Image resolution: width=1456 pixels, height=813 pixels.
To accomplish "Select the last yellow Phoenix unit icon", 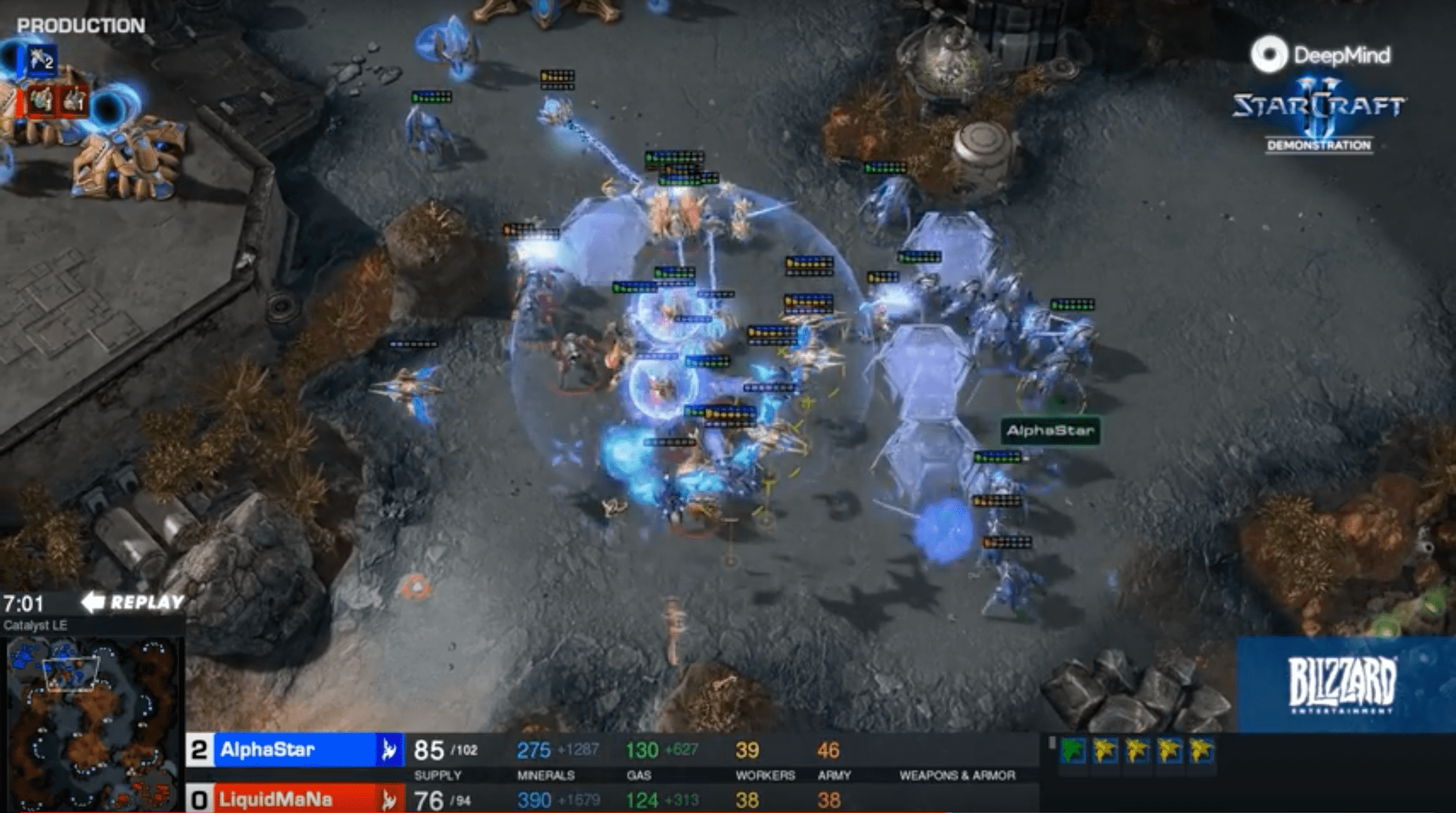I will click(x=1201, y=750).
